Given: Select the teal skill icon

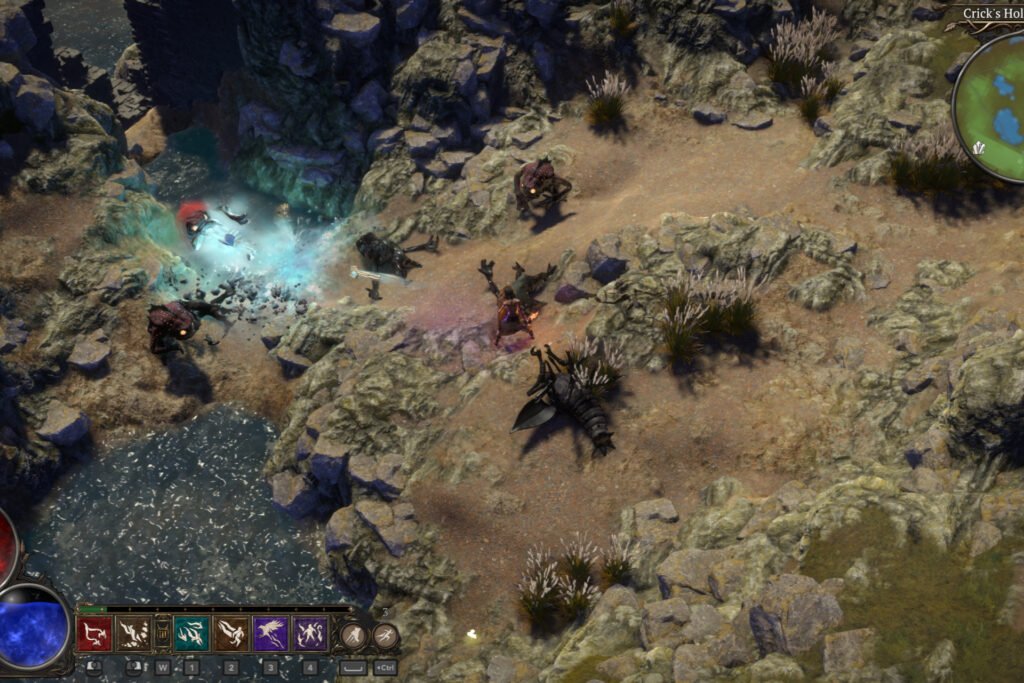Looking at the screenshot, I should (x=191, y=633).
